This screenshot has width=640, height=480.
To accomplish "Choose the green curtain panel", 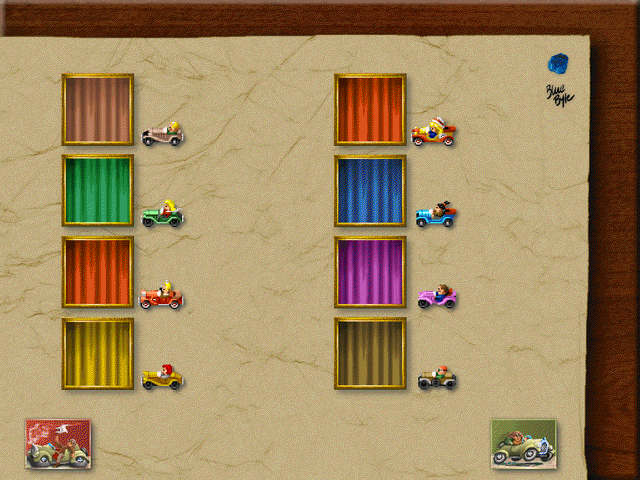I will [98, 190].
